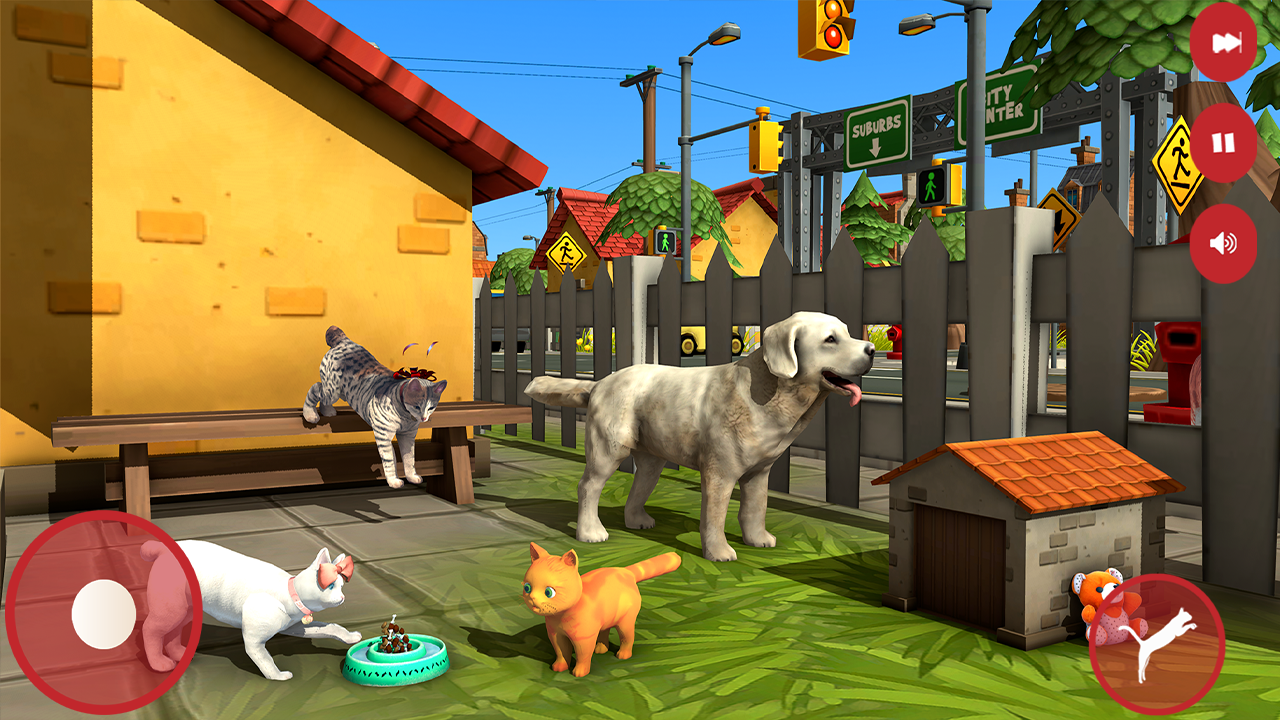
Task: Click the virtual joystick knob
Action: point(106,613)
